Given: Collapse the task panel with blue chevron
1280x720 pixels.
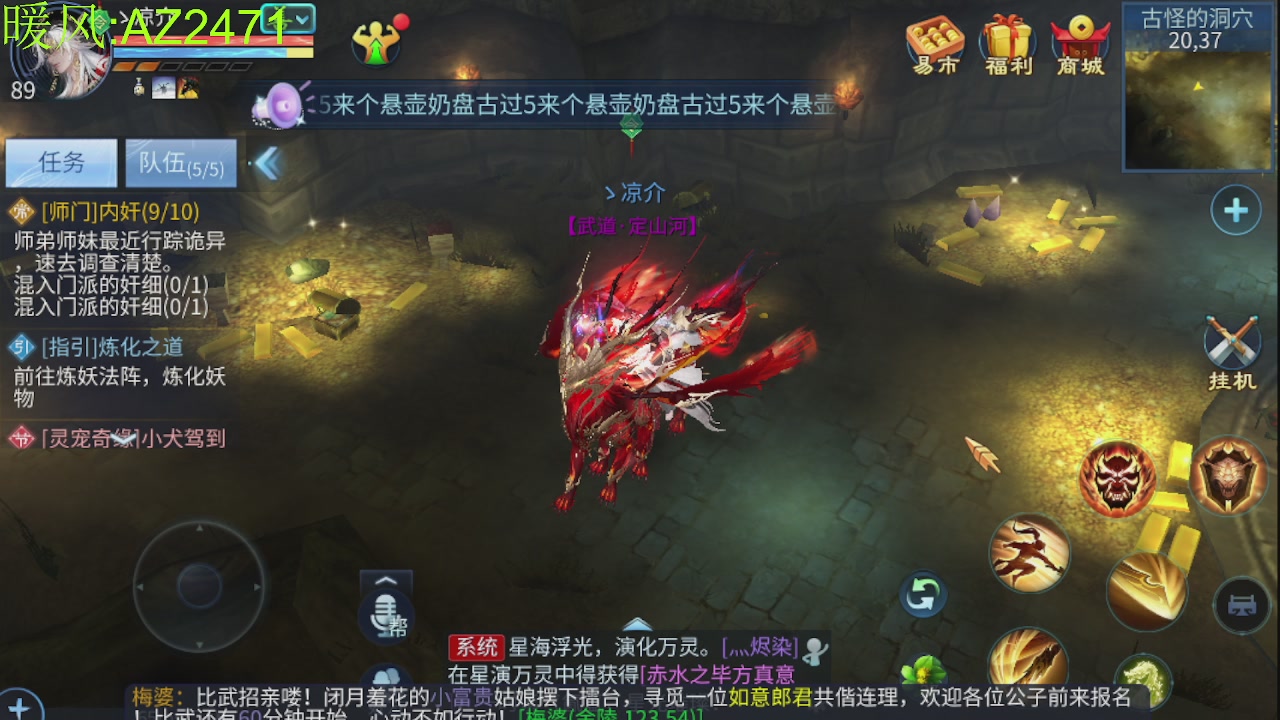Looking at the screenshot, I should (x=267, y=160).
